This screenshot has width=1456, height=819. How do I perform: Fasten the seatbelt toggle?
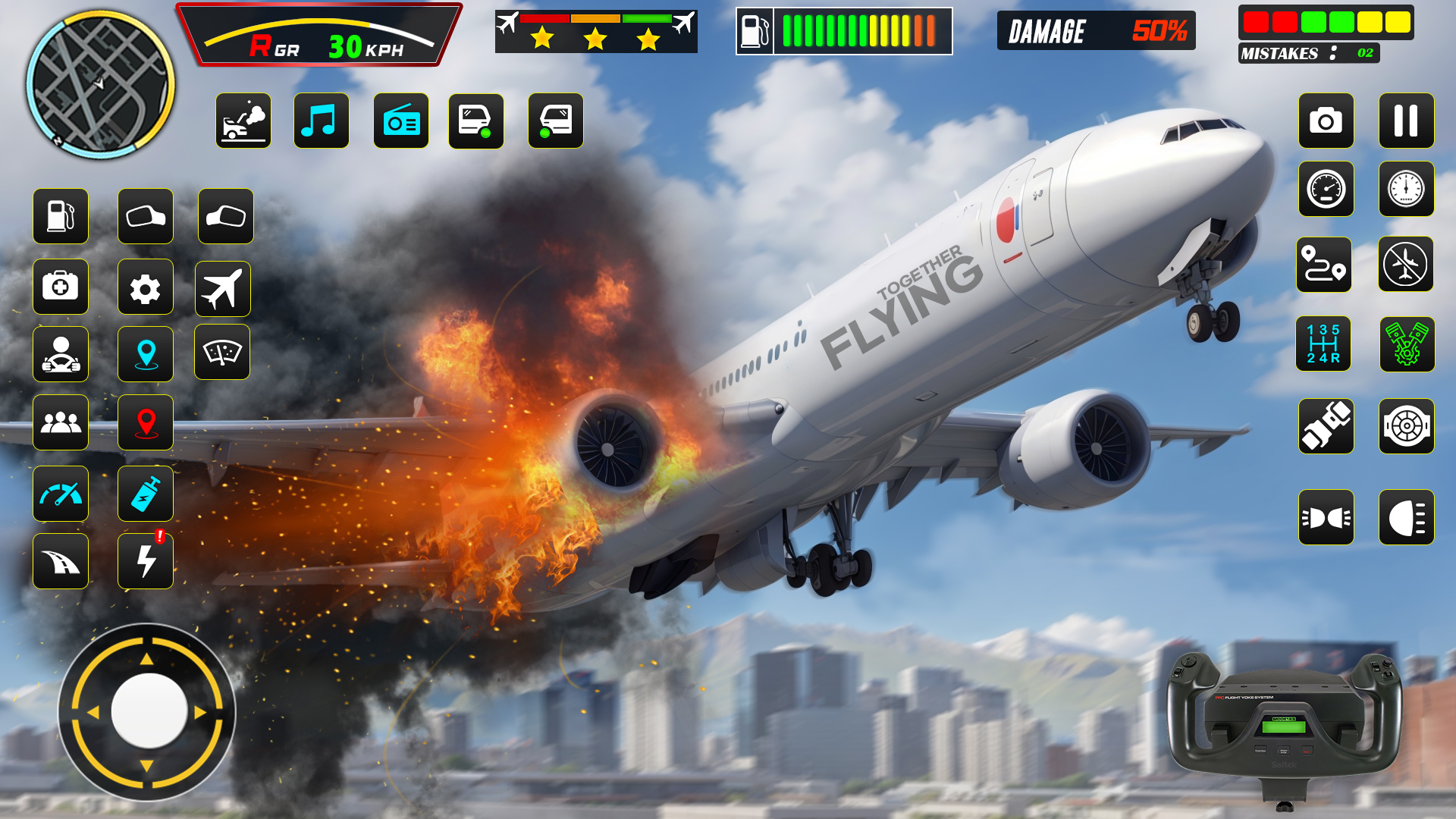click(1326, 425)
